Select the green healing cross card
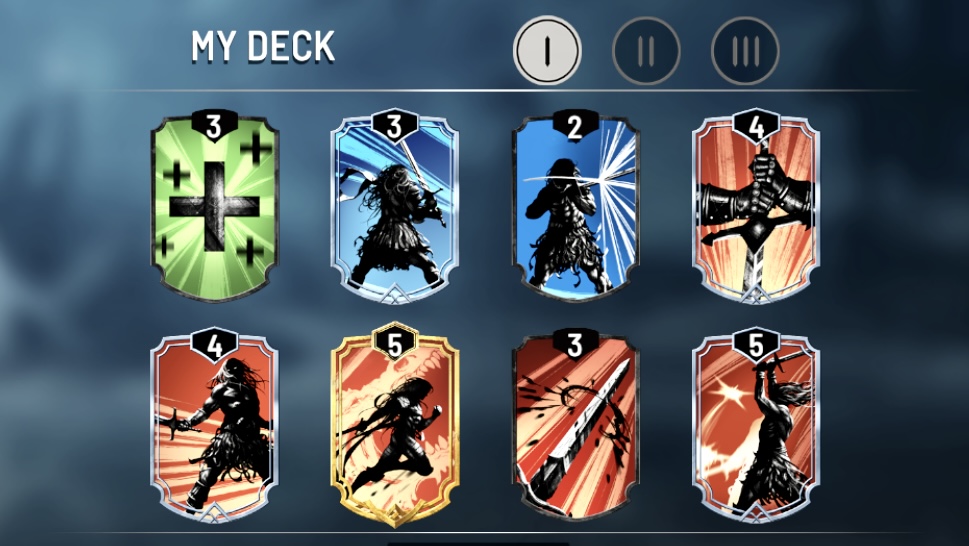 (x=213, y=208)
